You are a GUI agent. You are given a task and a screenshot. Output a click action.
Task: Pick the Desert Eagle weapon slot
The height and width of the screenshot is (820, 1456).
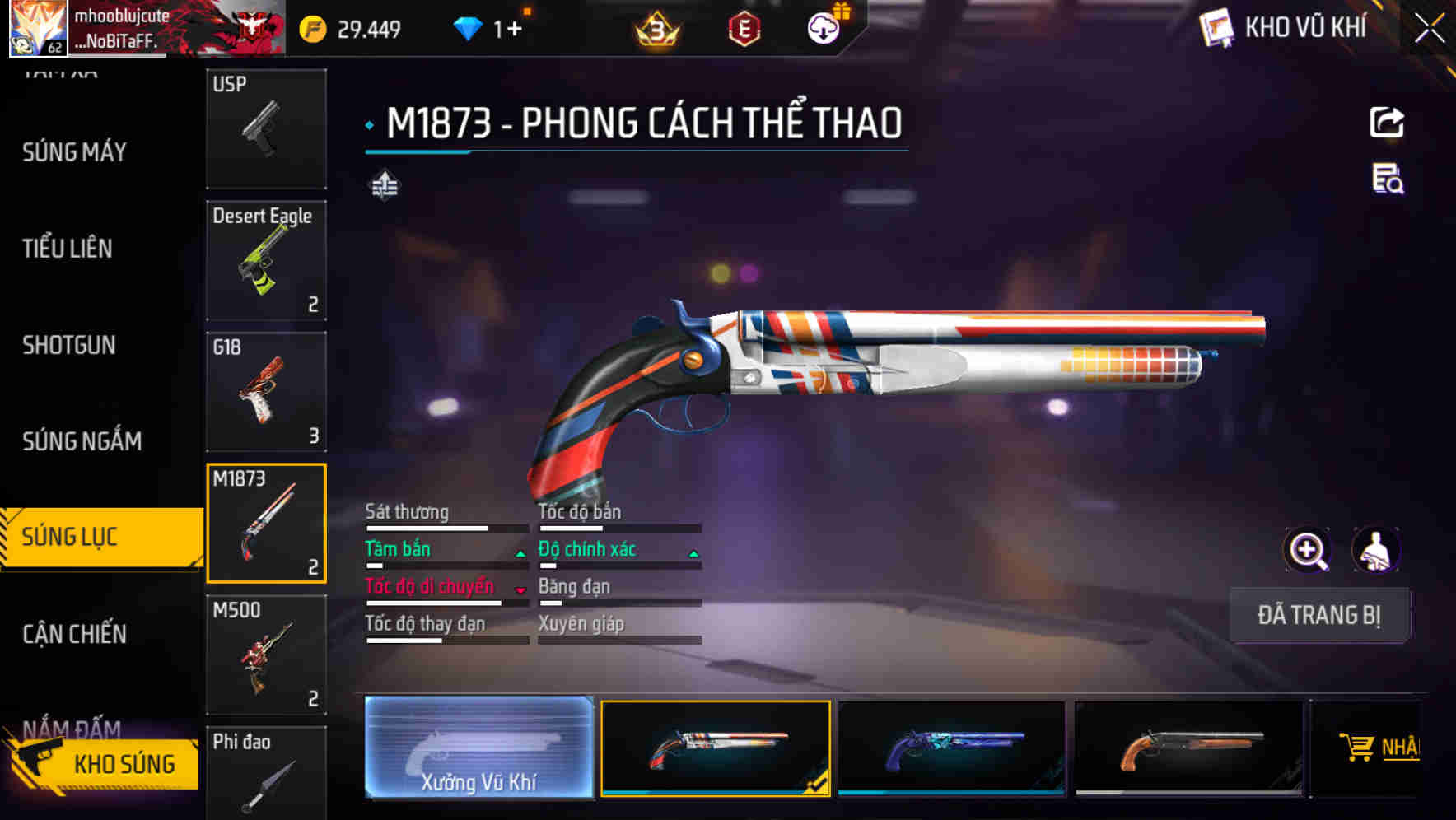[266, 260]
